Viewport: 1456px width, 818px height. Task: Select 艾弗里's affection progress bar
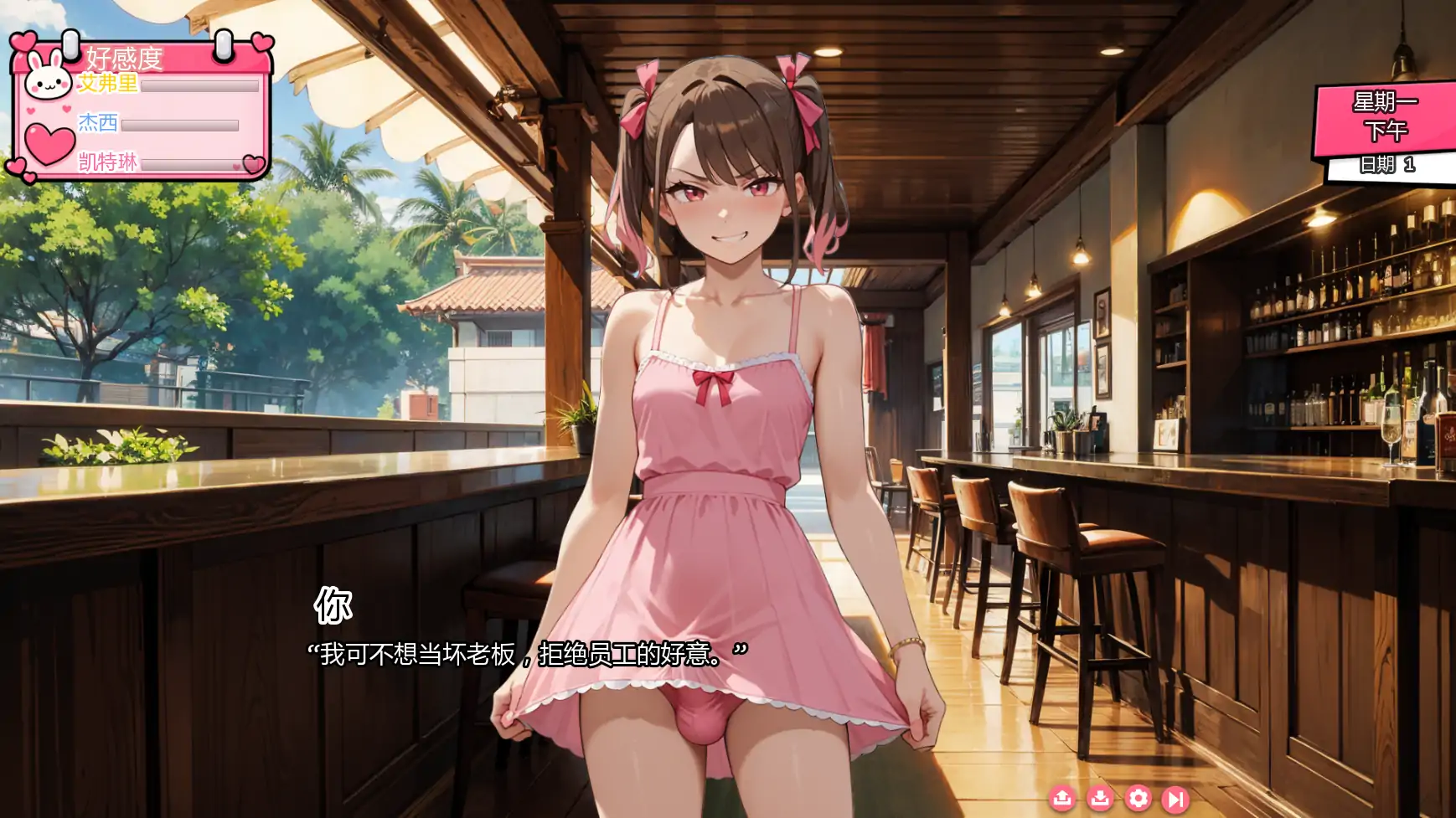tap(200, 86)
